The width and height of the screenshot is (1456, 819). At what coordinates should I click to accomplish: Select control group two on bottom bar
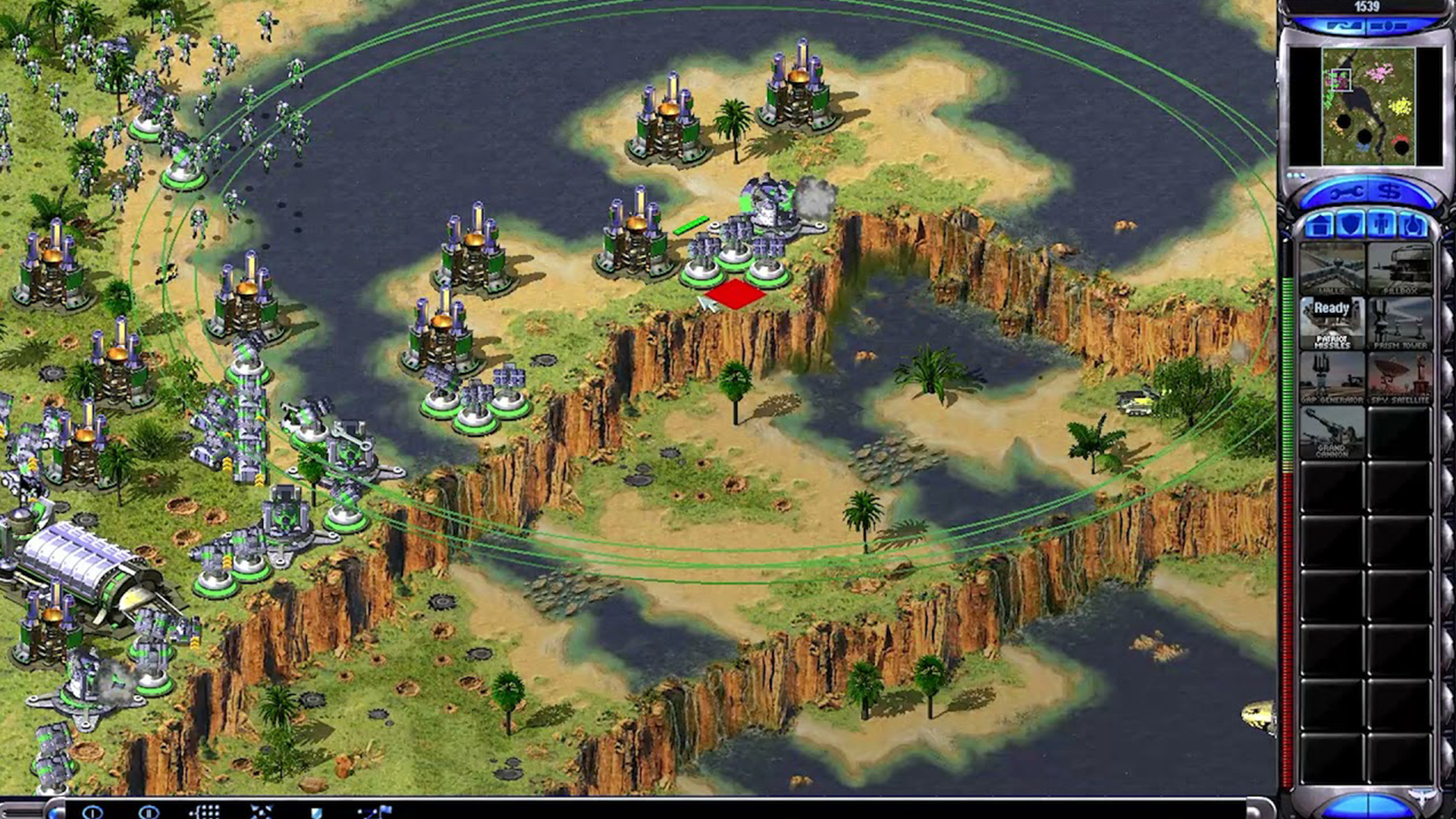click(149, 812)
